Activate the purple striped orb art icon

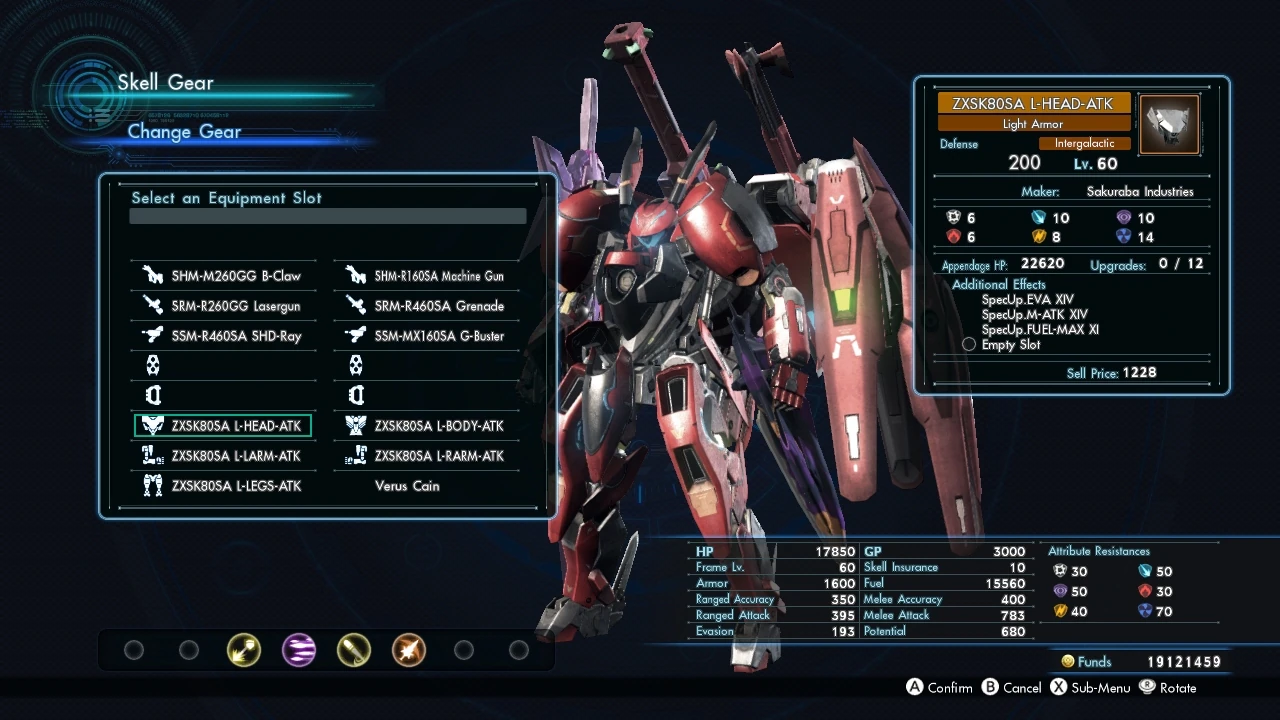pyautogui.click(x=299, y=651)
